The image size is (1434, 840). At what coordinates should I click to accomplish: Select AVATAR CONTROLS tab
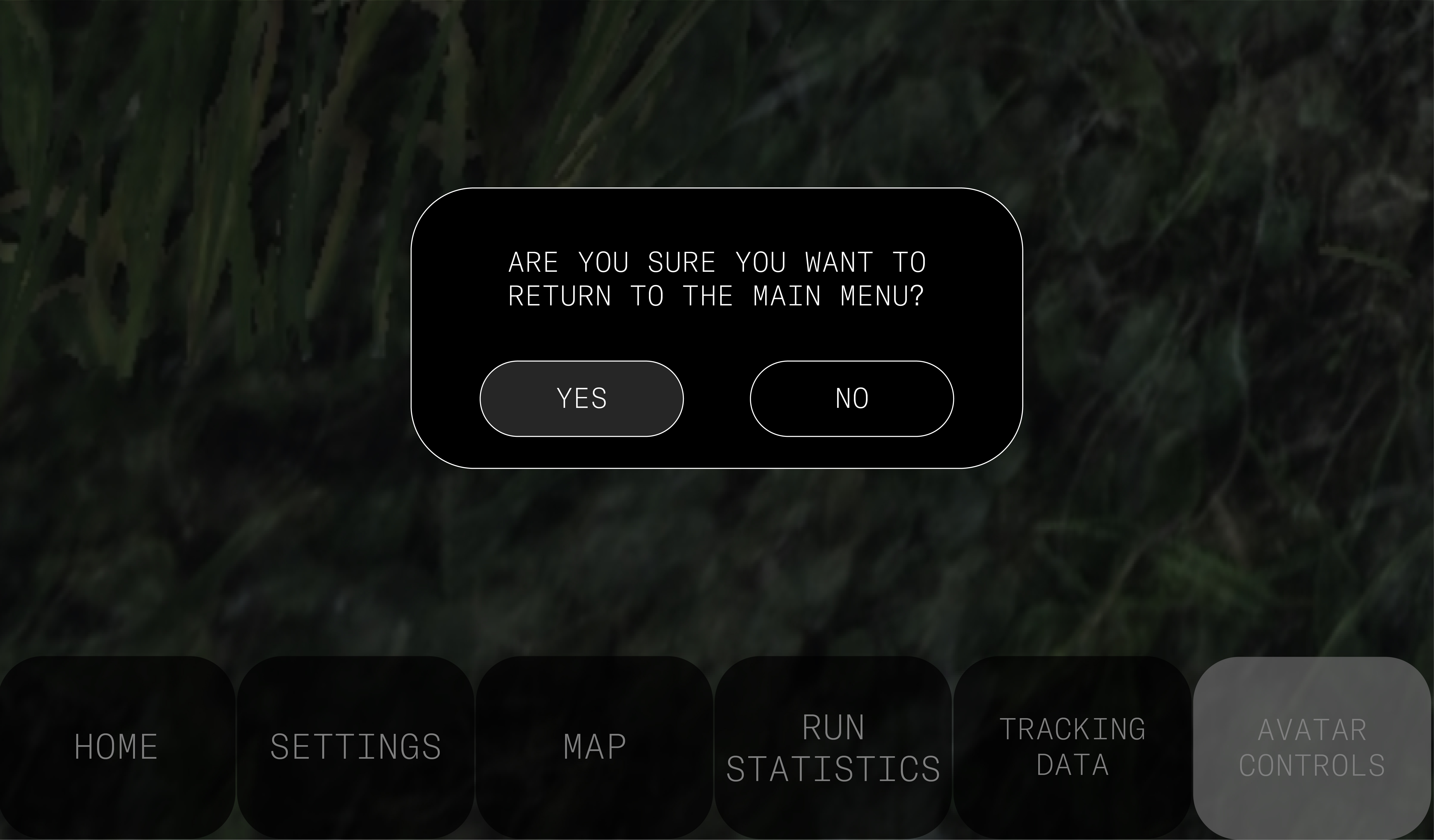coord(1312,747)
